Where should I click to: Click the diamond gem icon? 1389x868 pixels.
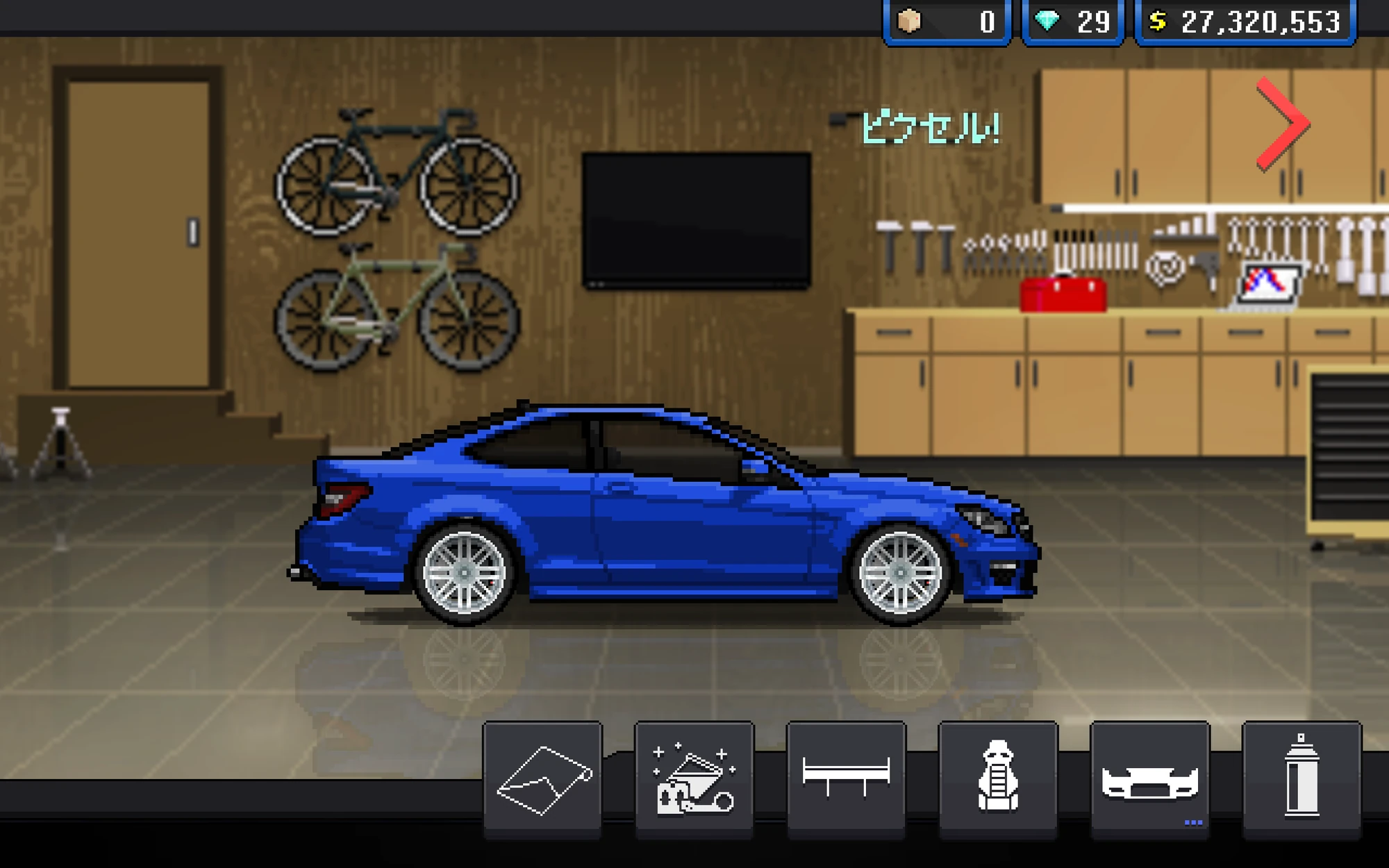(x=1051, y=21)
